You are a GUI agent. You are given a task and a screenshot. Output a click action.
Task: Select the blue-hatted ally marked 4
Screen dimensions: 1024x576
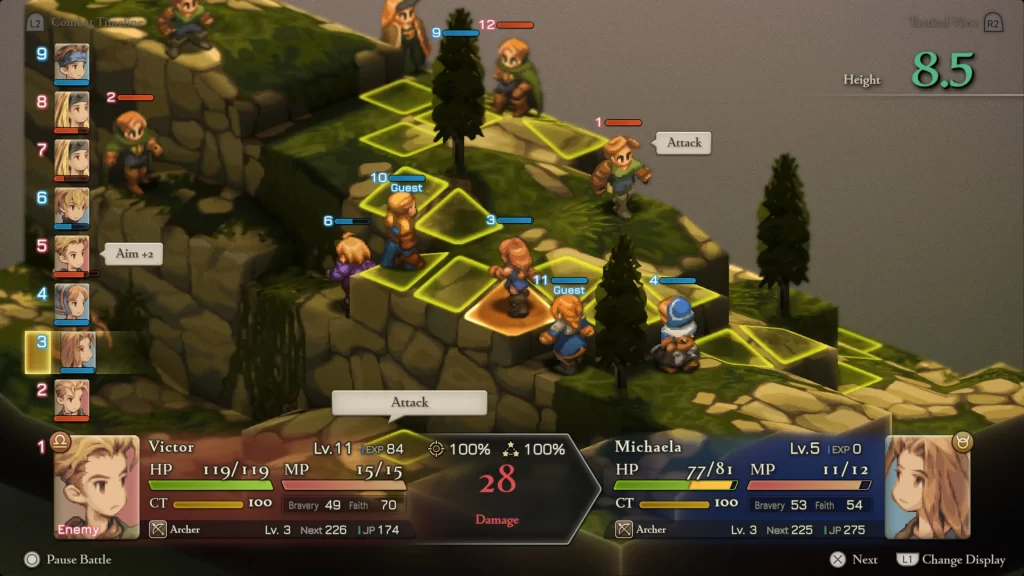tap(677, 330)
